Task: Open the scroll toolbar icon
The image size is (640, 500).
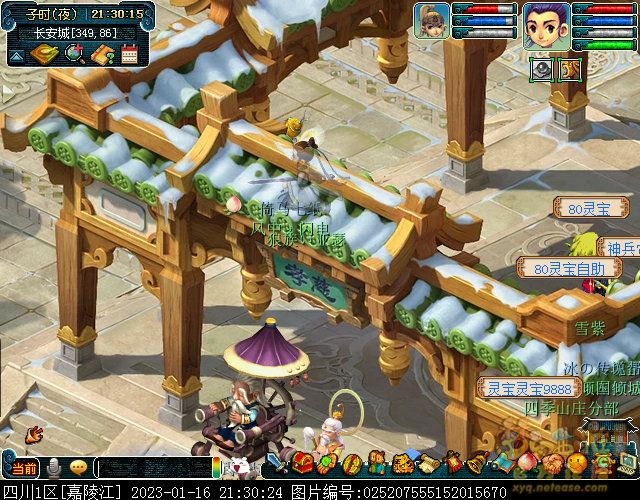Action: (x=429, y=463)
